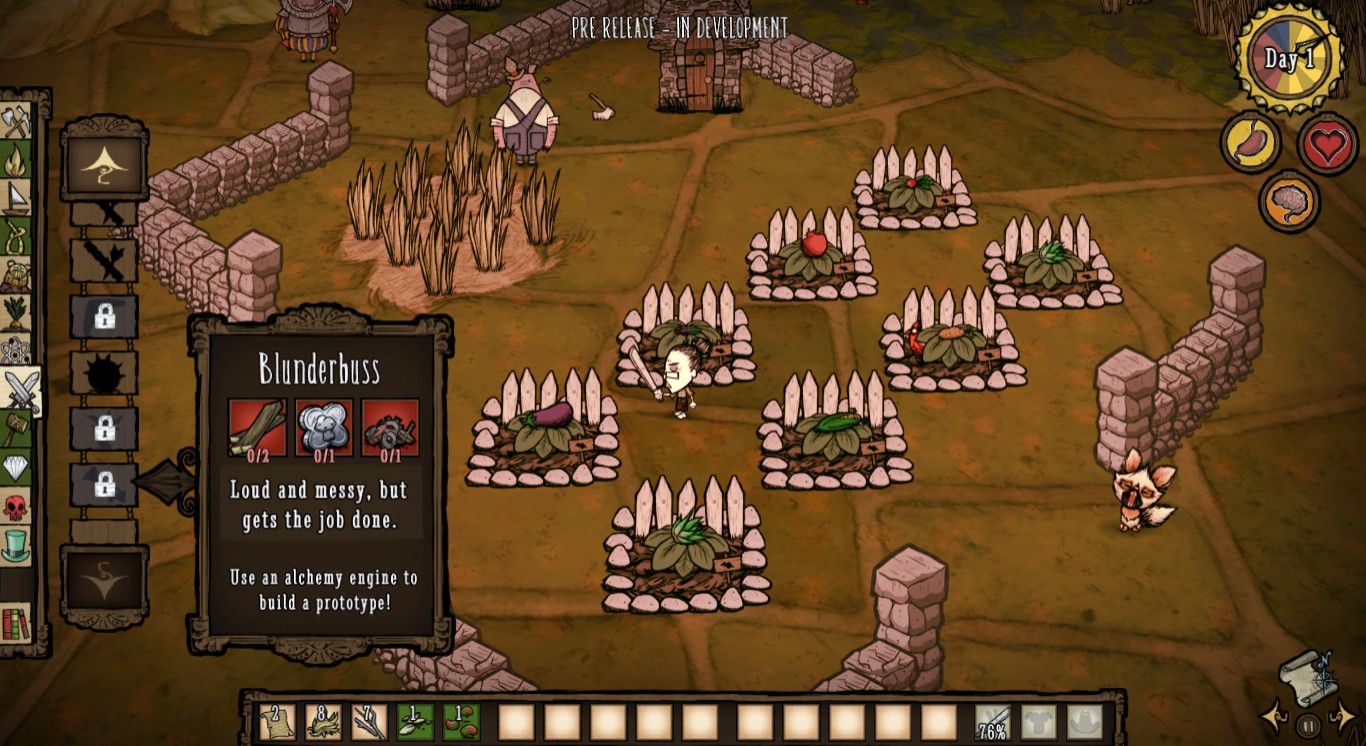Viewport: 1366px width, 746px height.
Task: Select the Dress top hat tab
Action: coord(17,545)
